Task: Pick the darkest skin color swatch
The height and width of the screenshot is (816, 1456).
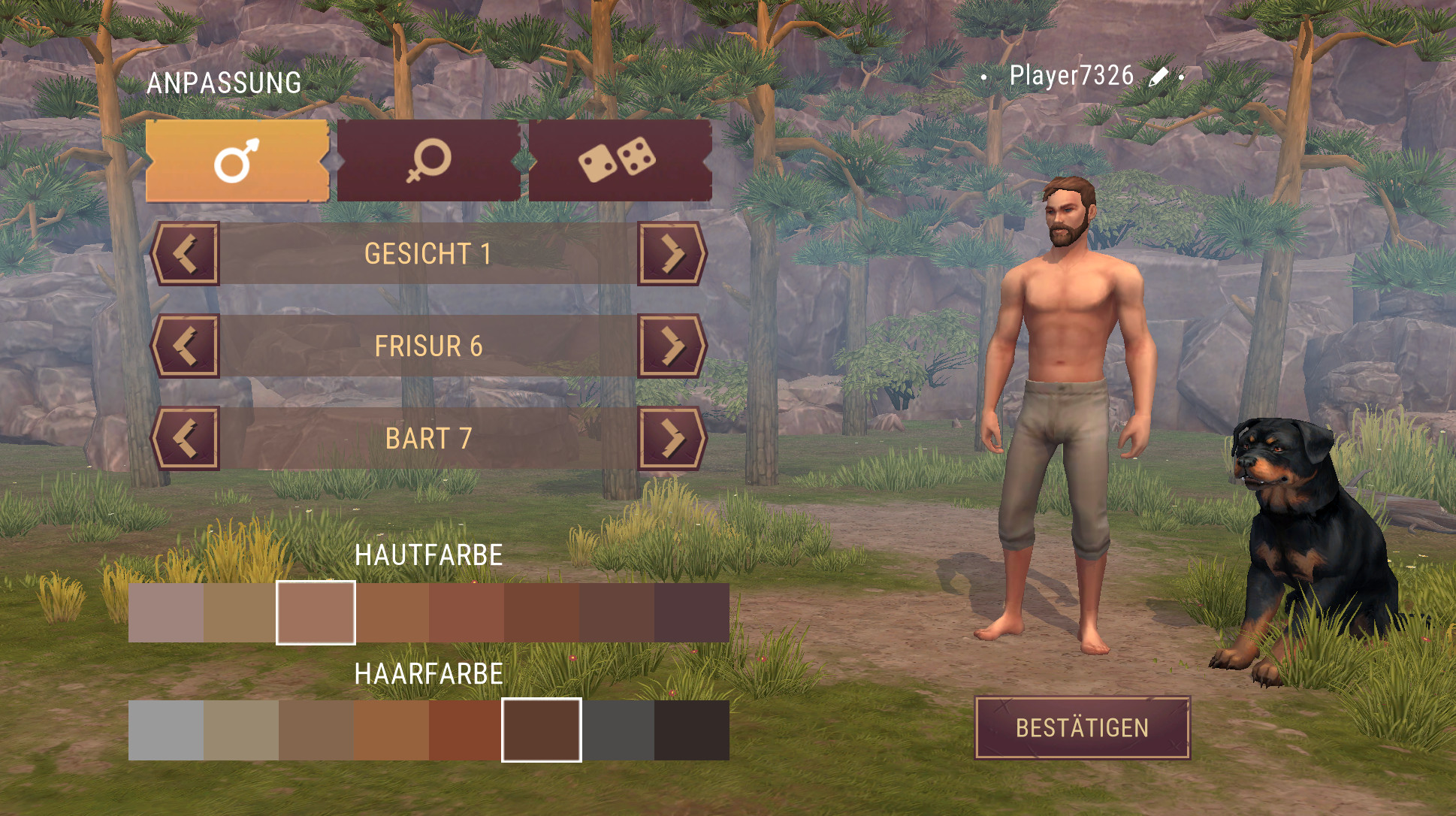Action: tap(691, 613)
